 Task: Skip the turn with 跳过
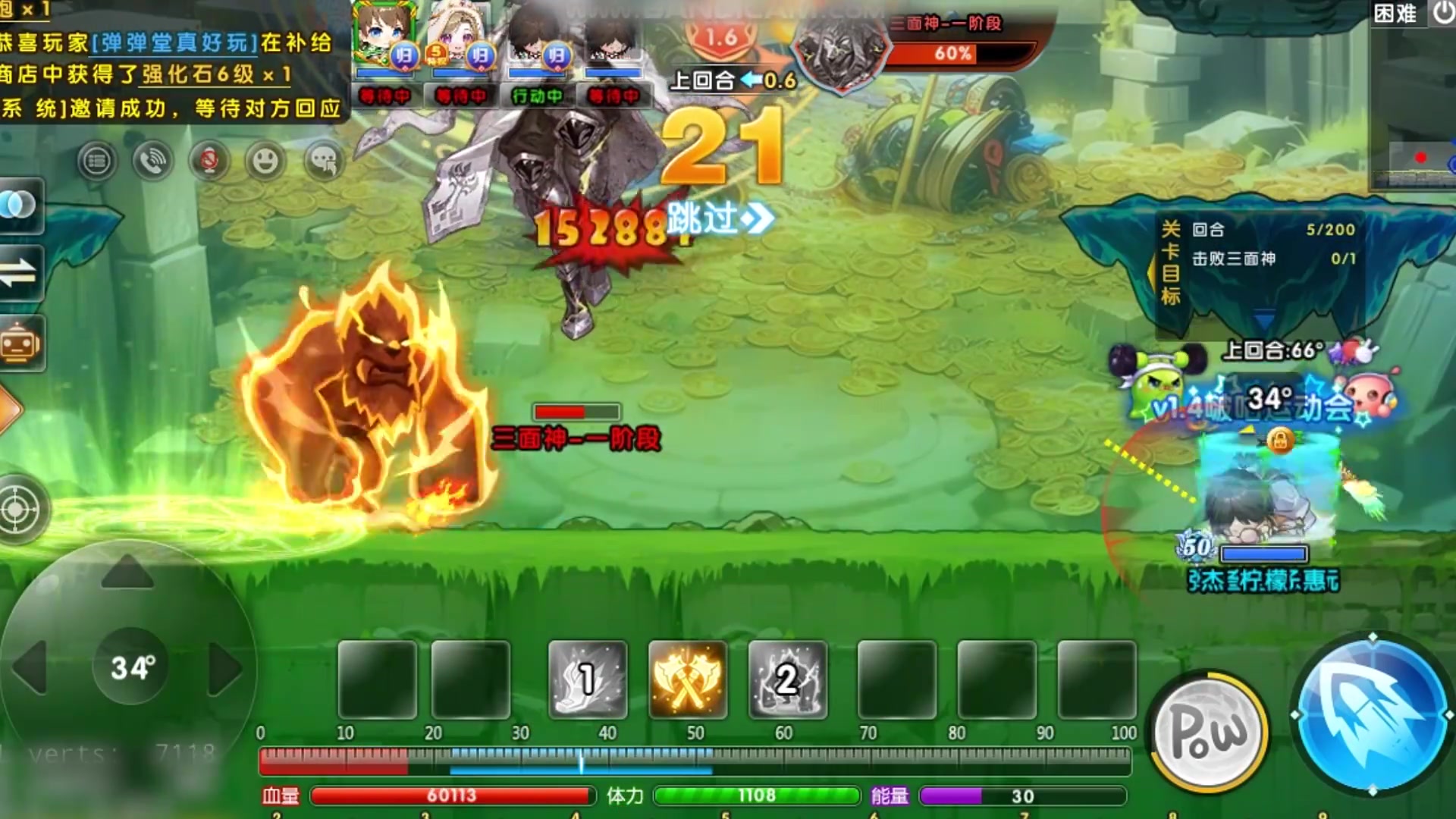pyautogui.click(x=720, y=219)
